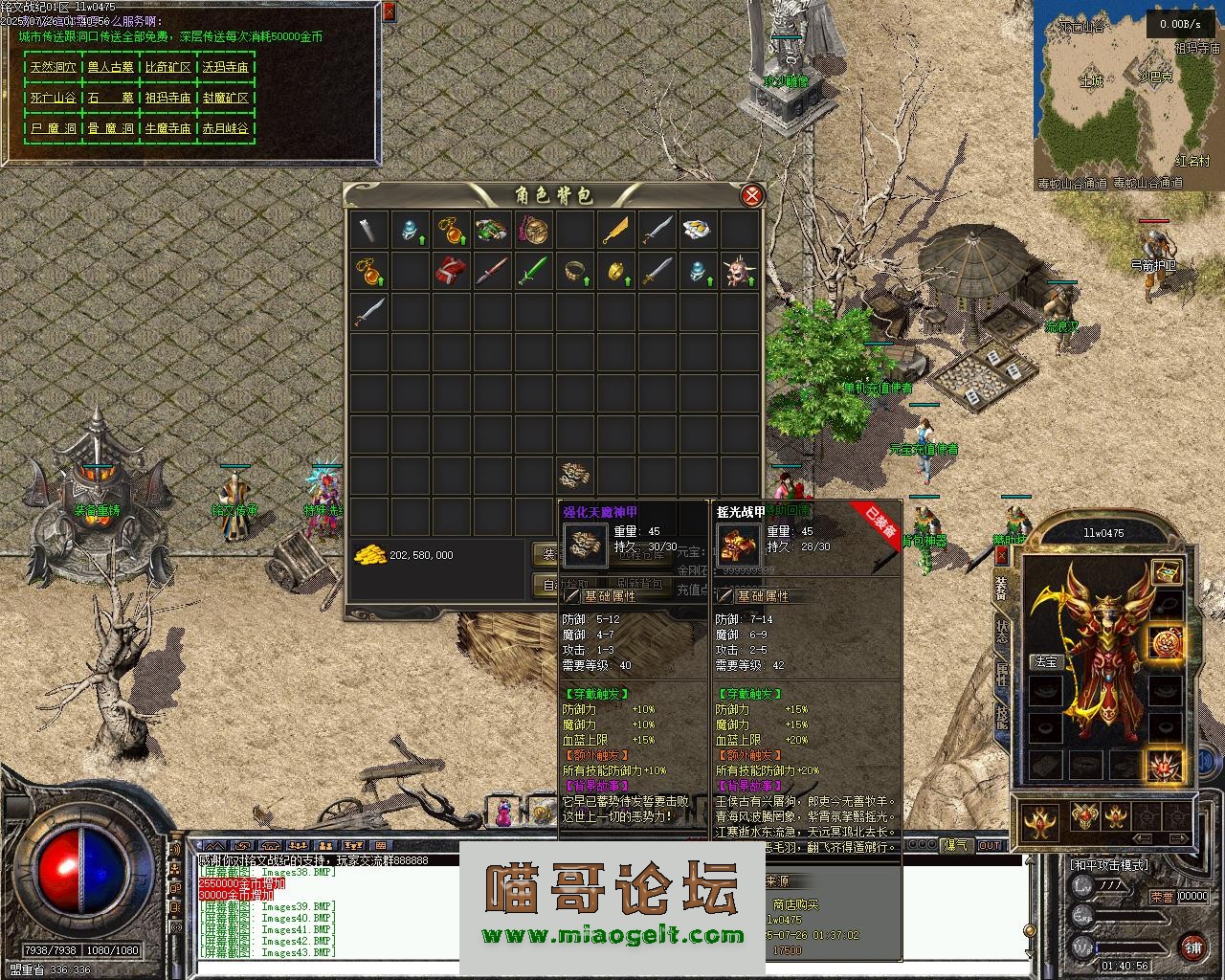Select the bronze medallion with pink beads
The image size is (1225, 980).
(x=533, y=231)
